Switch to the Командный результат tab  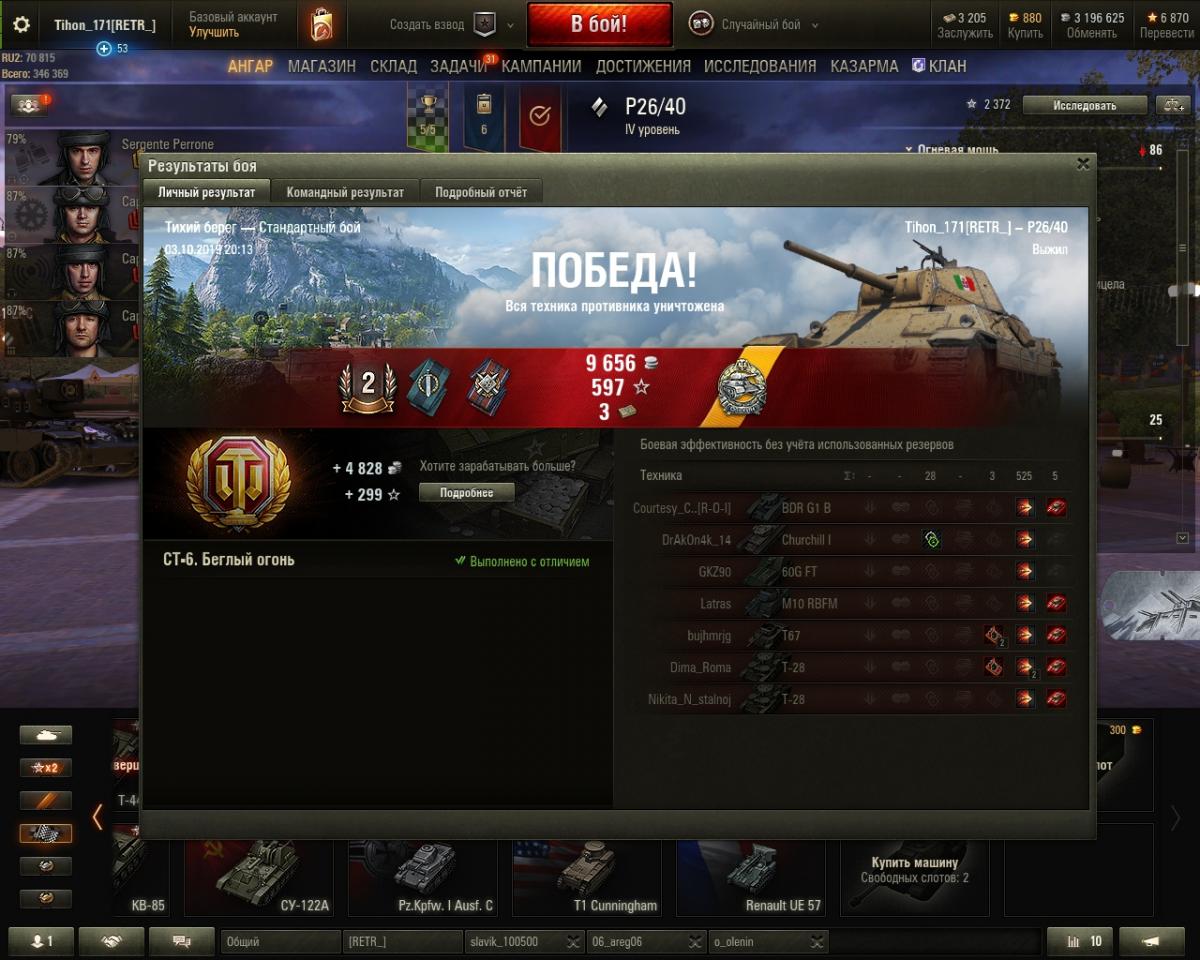click(345, 192)
